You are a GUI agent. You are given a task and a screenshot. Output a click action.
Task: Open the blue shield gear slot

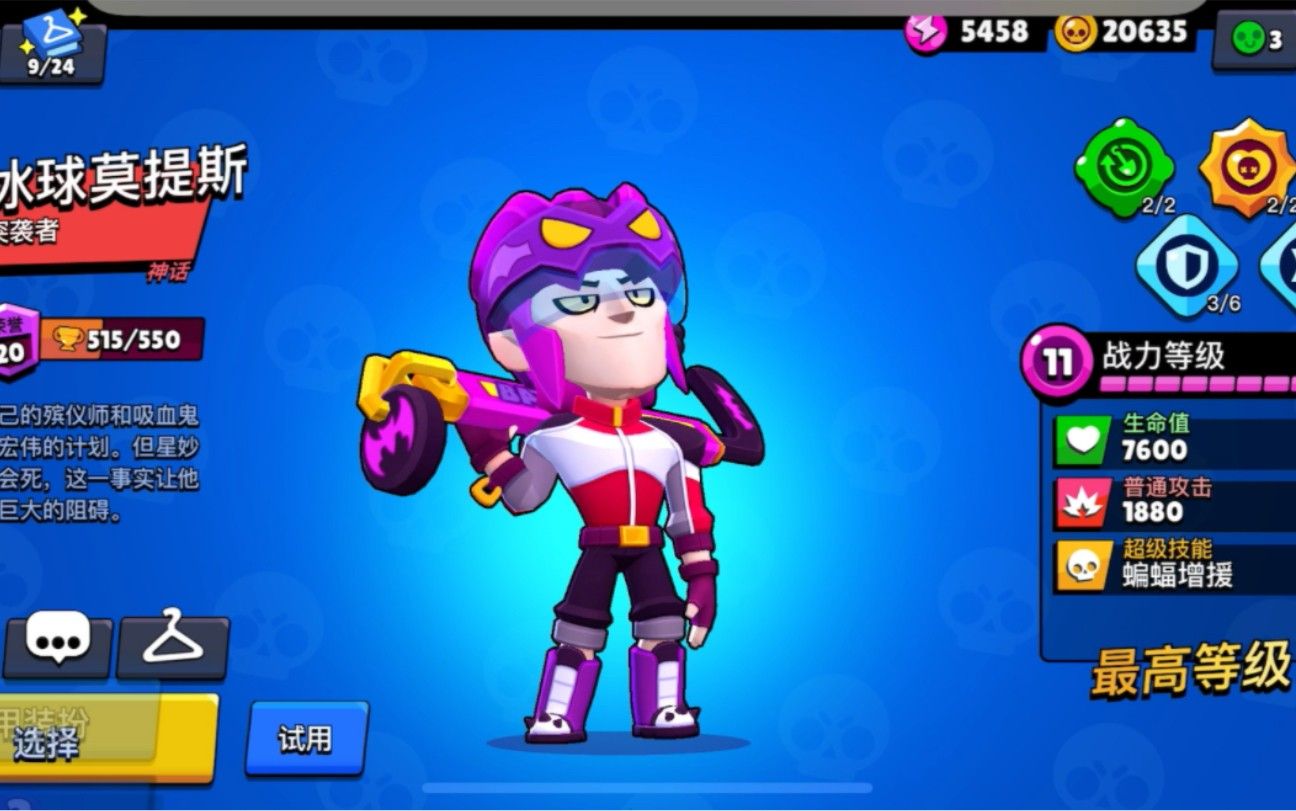1186,266
